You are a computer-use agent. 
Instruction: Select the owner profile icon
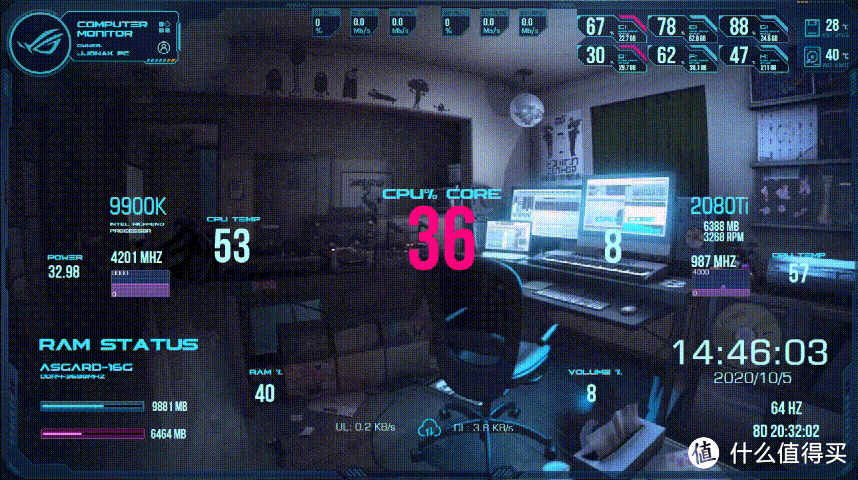tap(163, 46)
